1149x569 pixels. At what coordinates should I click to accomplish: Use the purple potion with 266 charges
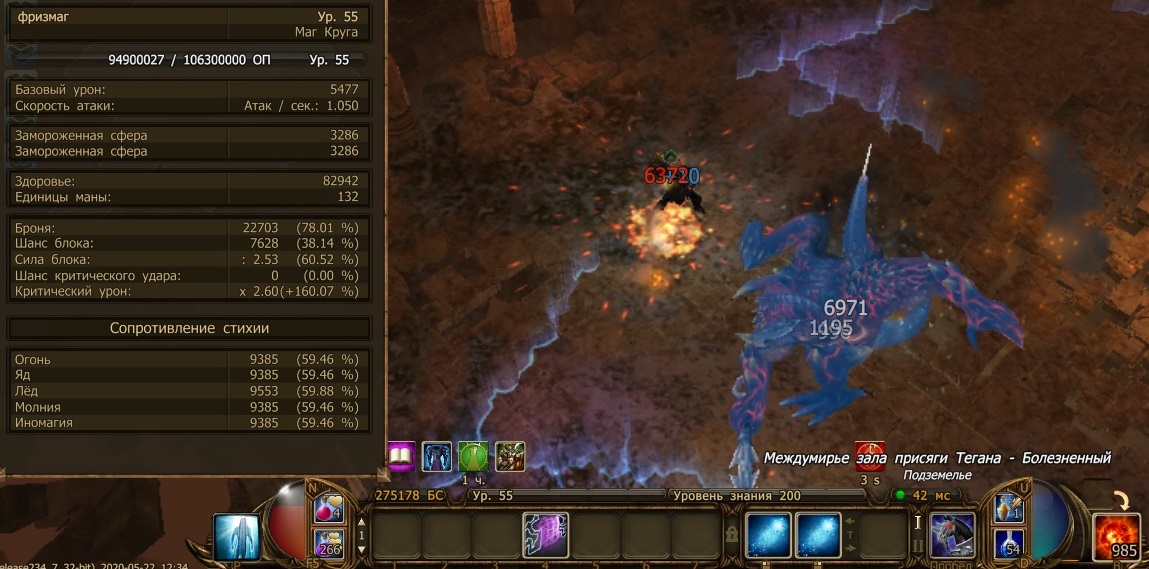[x=329, y=542]
